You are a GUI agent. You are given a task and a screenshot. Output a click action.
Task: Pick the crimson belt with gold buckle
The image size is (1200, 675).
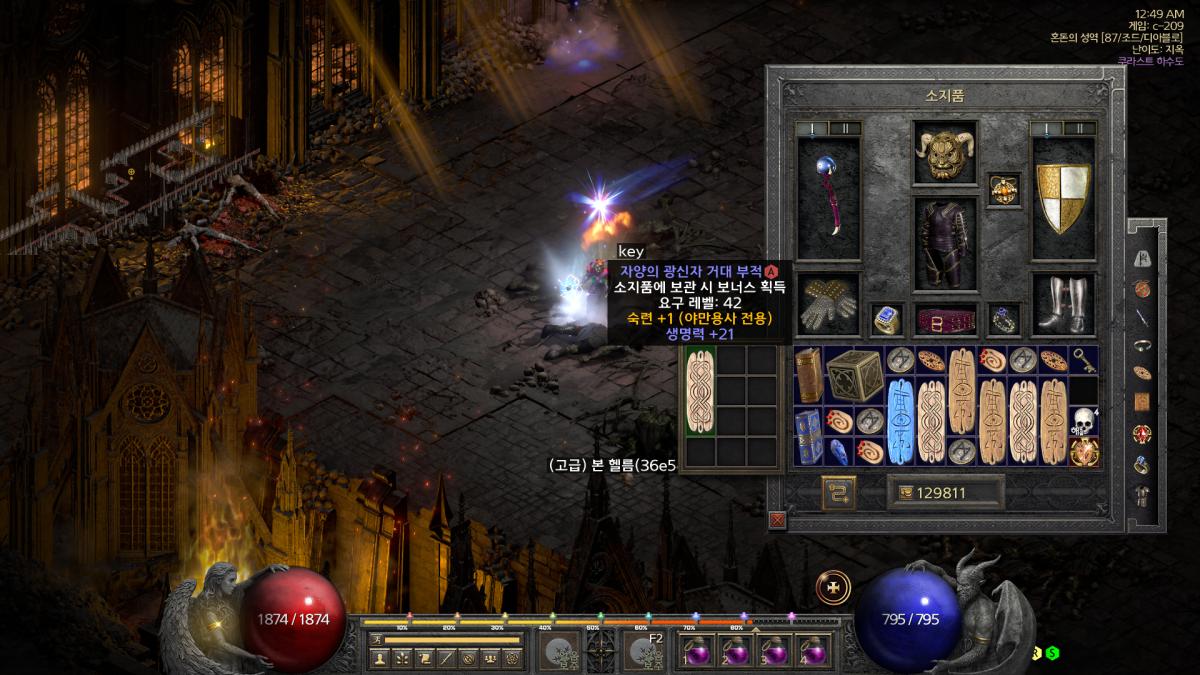click(944, 320)
